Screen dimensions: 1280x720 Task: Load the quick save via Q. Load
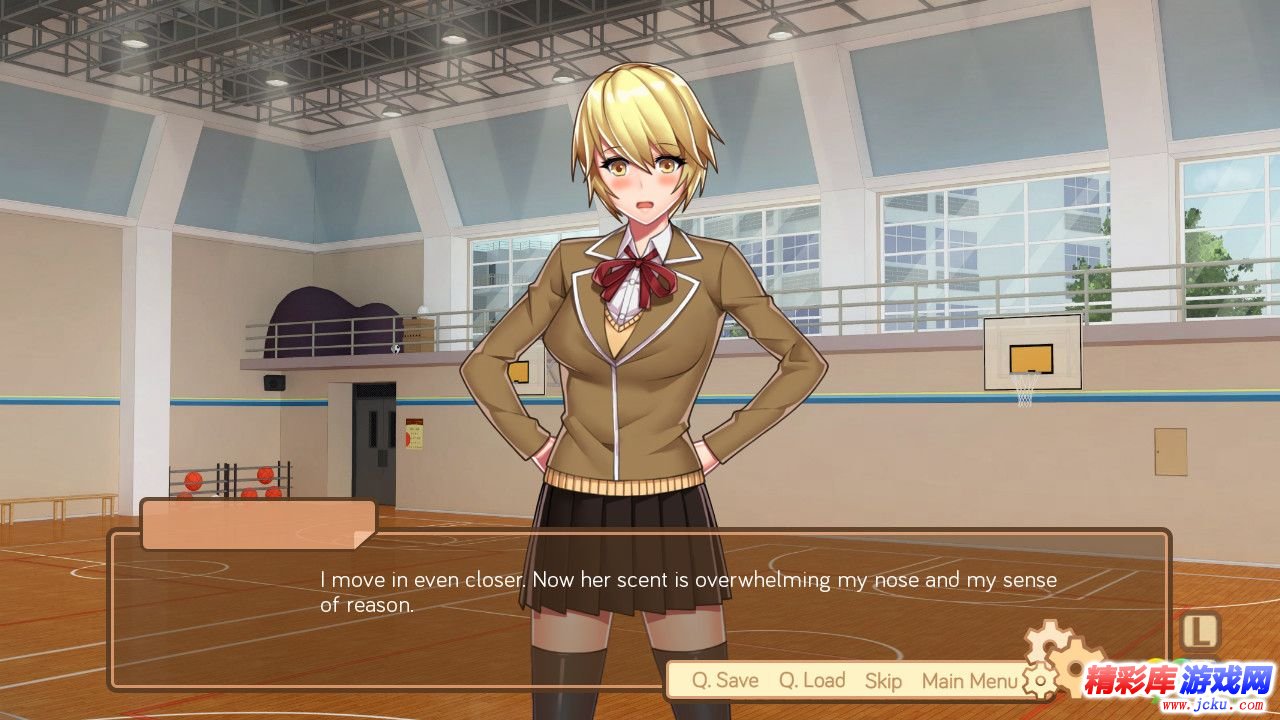pyautogui.click(x=812, y=681)
